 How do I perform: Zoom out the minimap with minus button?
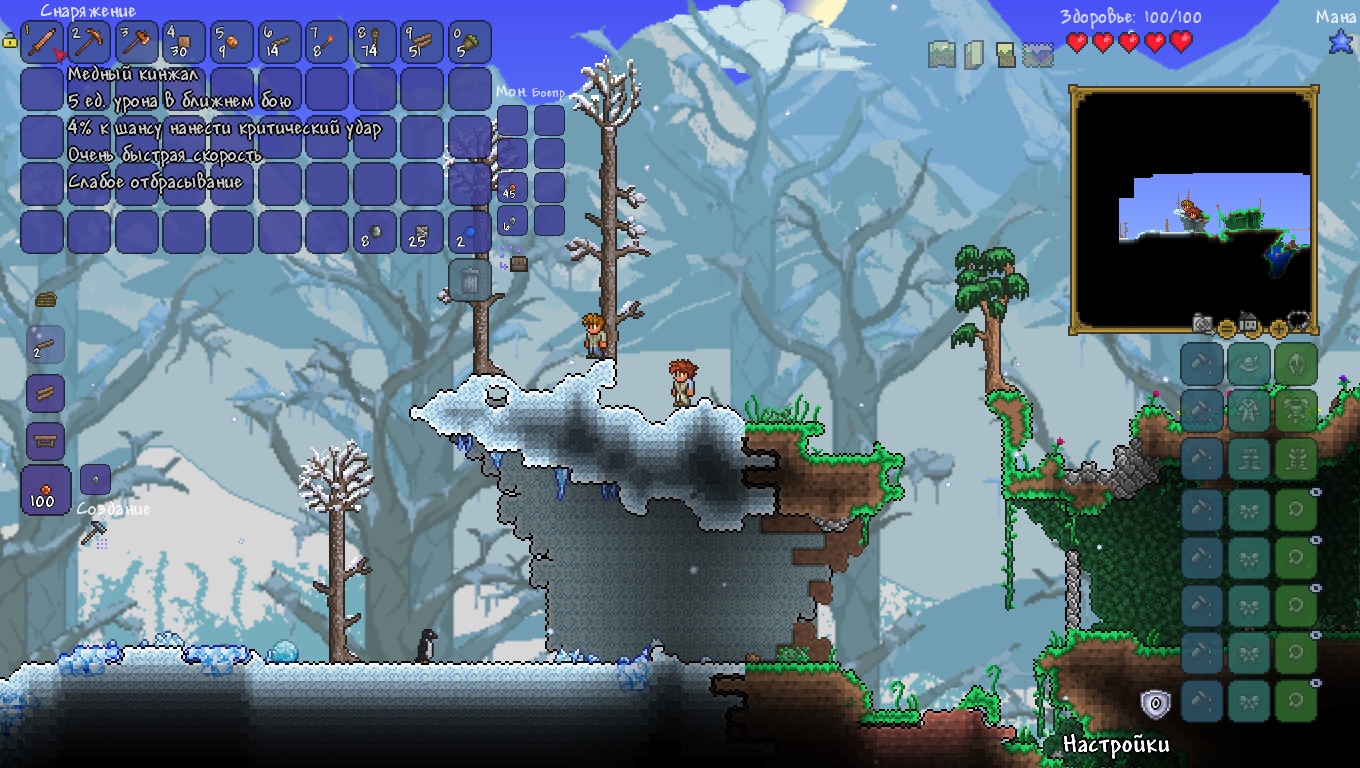[x=1227, y=327]
